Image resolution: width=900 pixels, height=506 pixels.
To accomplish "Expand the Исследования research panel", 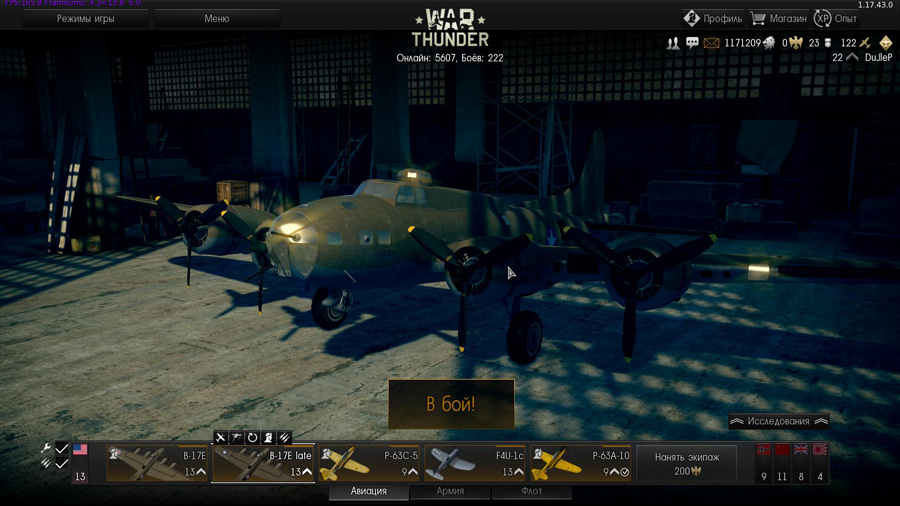I will [779, 422].
